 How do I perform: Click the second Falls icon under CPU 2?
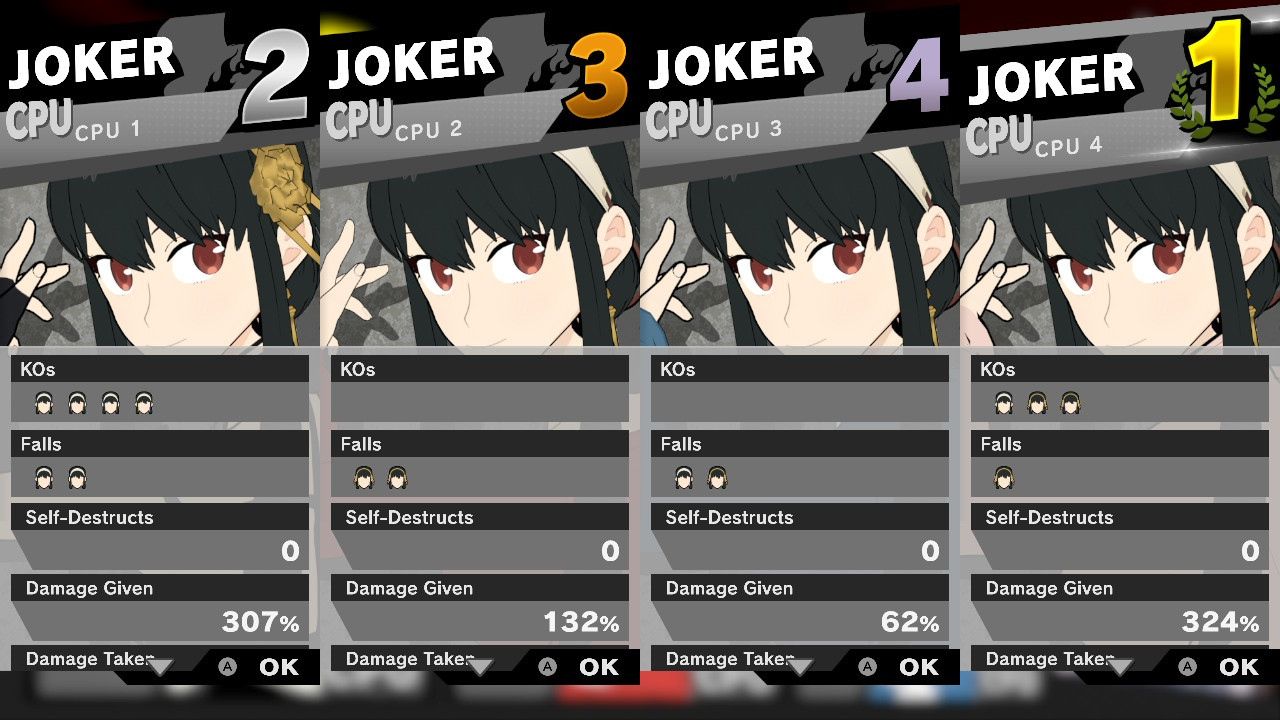397,478
